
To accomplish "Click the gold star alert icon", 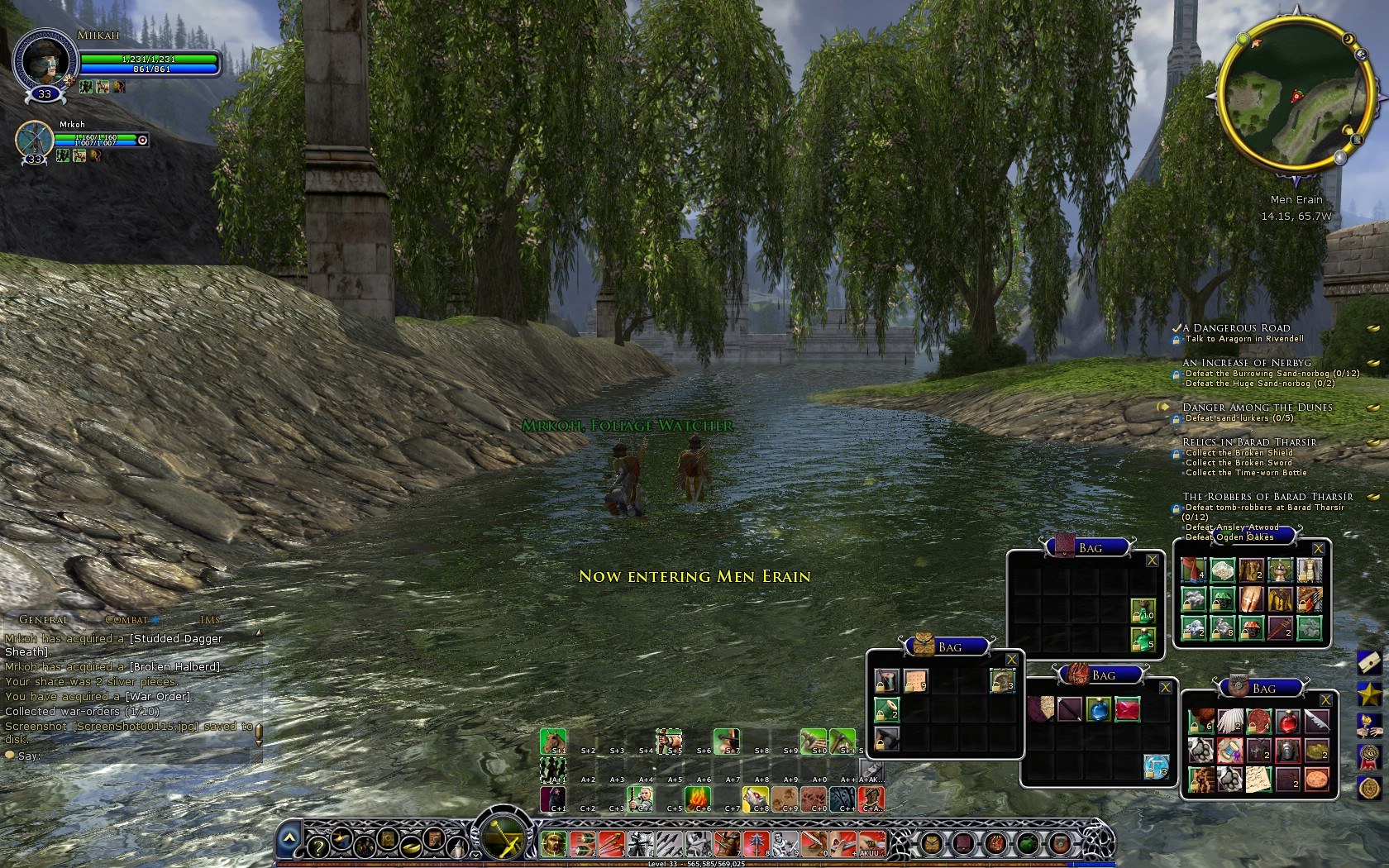I will pyautogui.click(x=1368, y=694).
